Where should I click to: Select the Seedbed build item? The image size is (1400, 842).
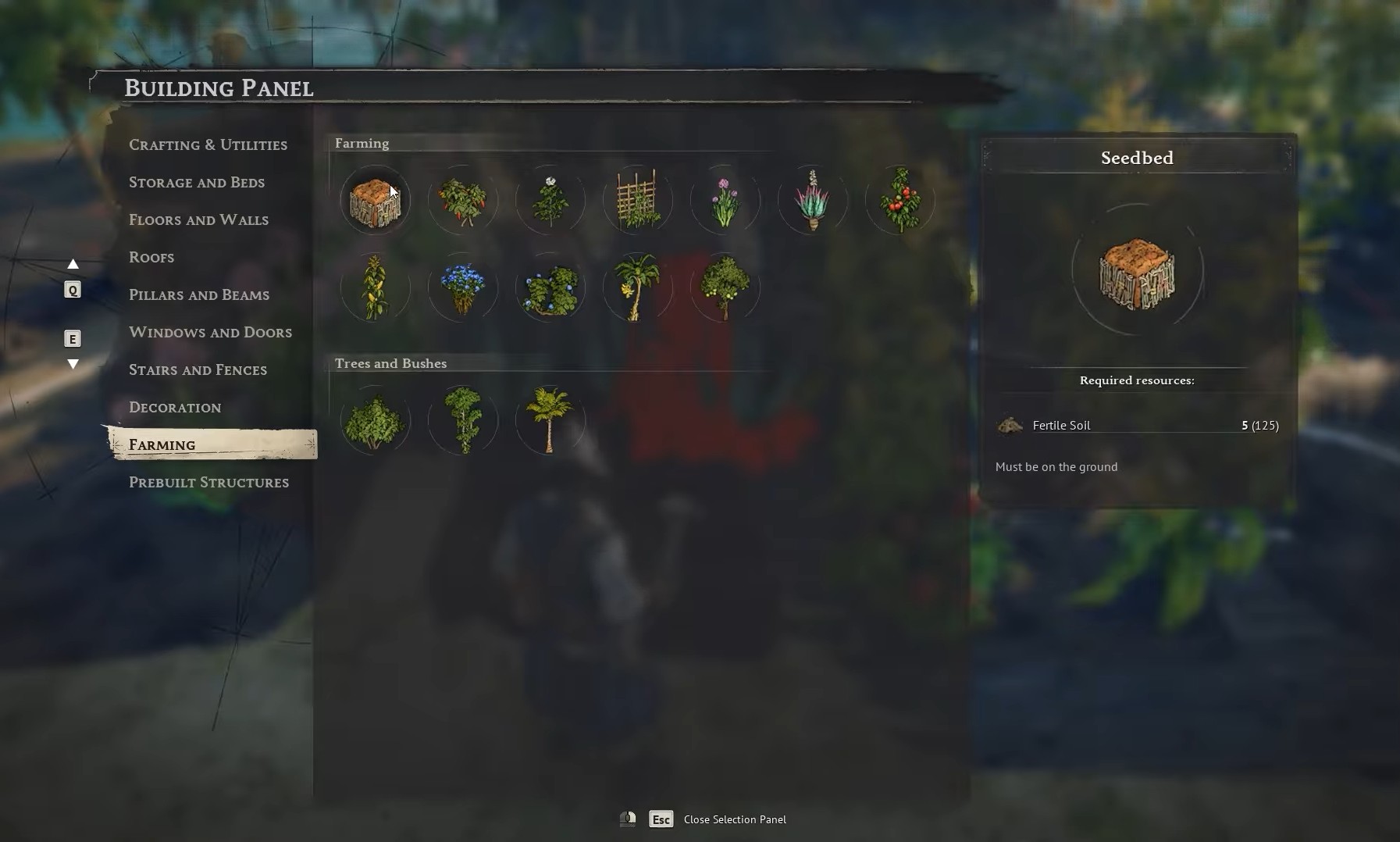[375, 201]
